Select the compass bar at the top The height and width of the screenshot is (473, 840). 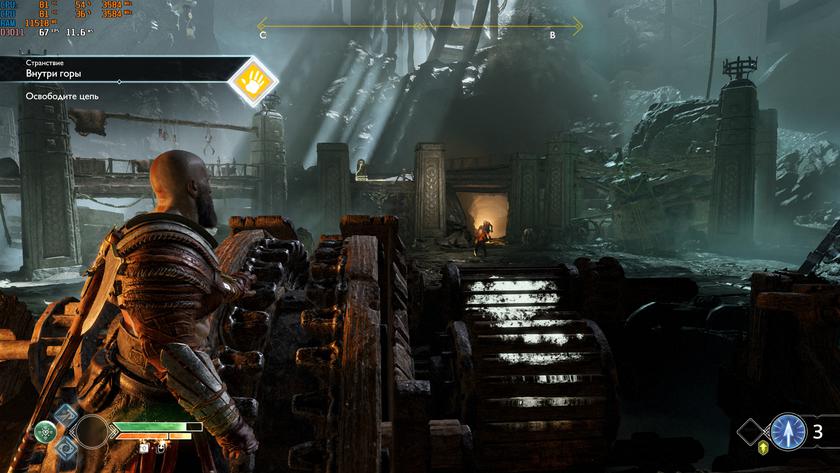click(x=420, y=26)
